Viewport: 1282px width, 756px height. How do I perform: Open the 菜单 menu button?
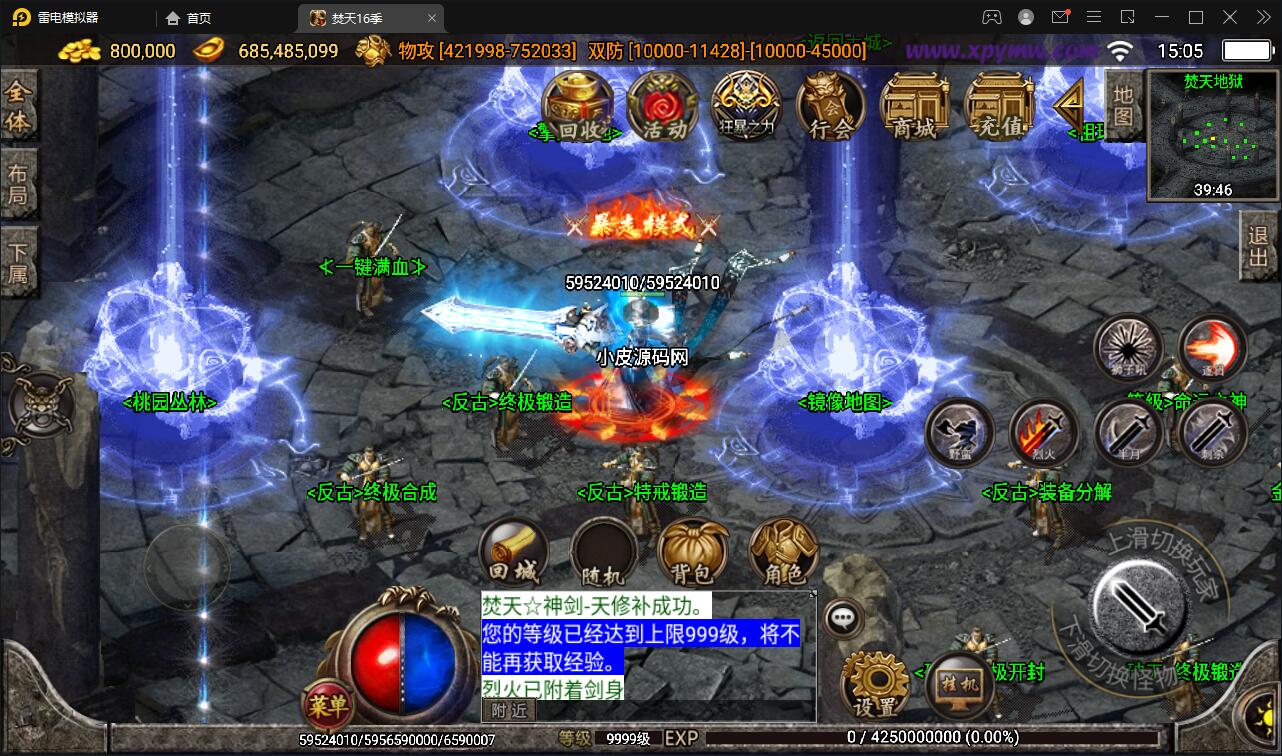328,706
